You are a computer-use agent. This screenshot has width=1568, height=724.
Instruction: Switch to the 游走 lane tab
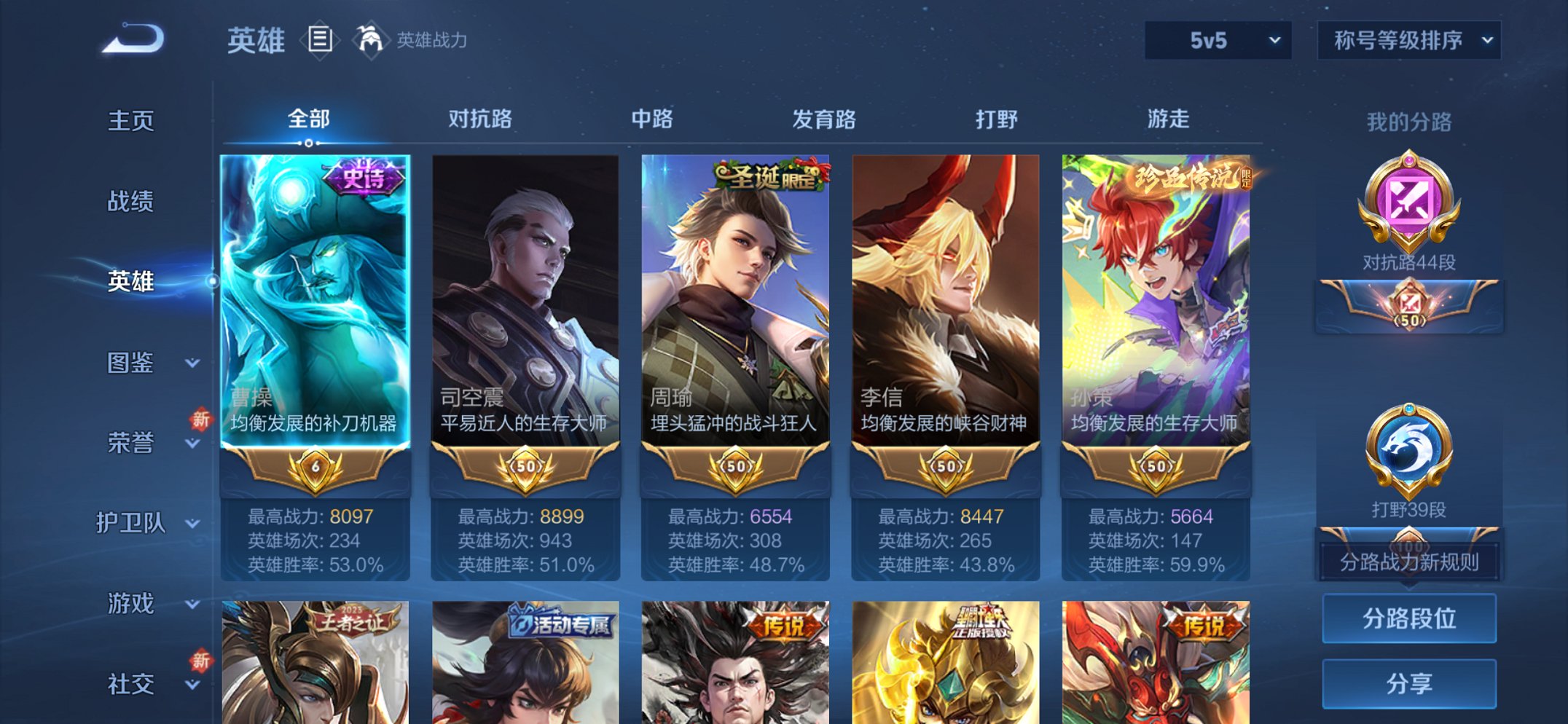[x=1170, y=119]
